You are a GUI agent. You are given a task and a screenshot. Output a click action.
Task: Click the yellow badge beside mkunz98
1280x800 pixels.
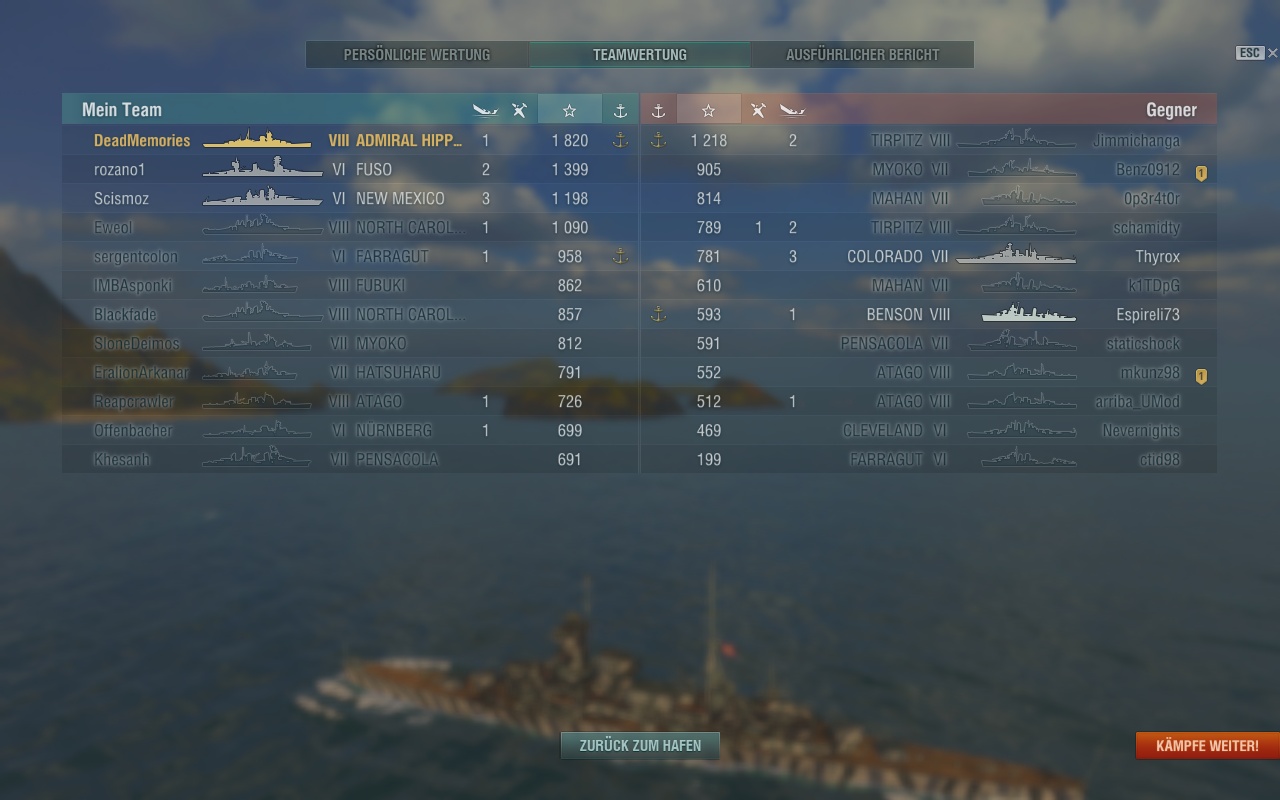pos(1201,377)
